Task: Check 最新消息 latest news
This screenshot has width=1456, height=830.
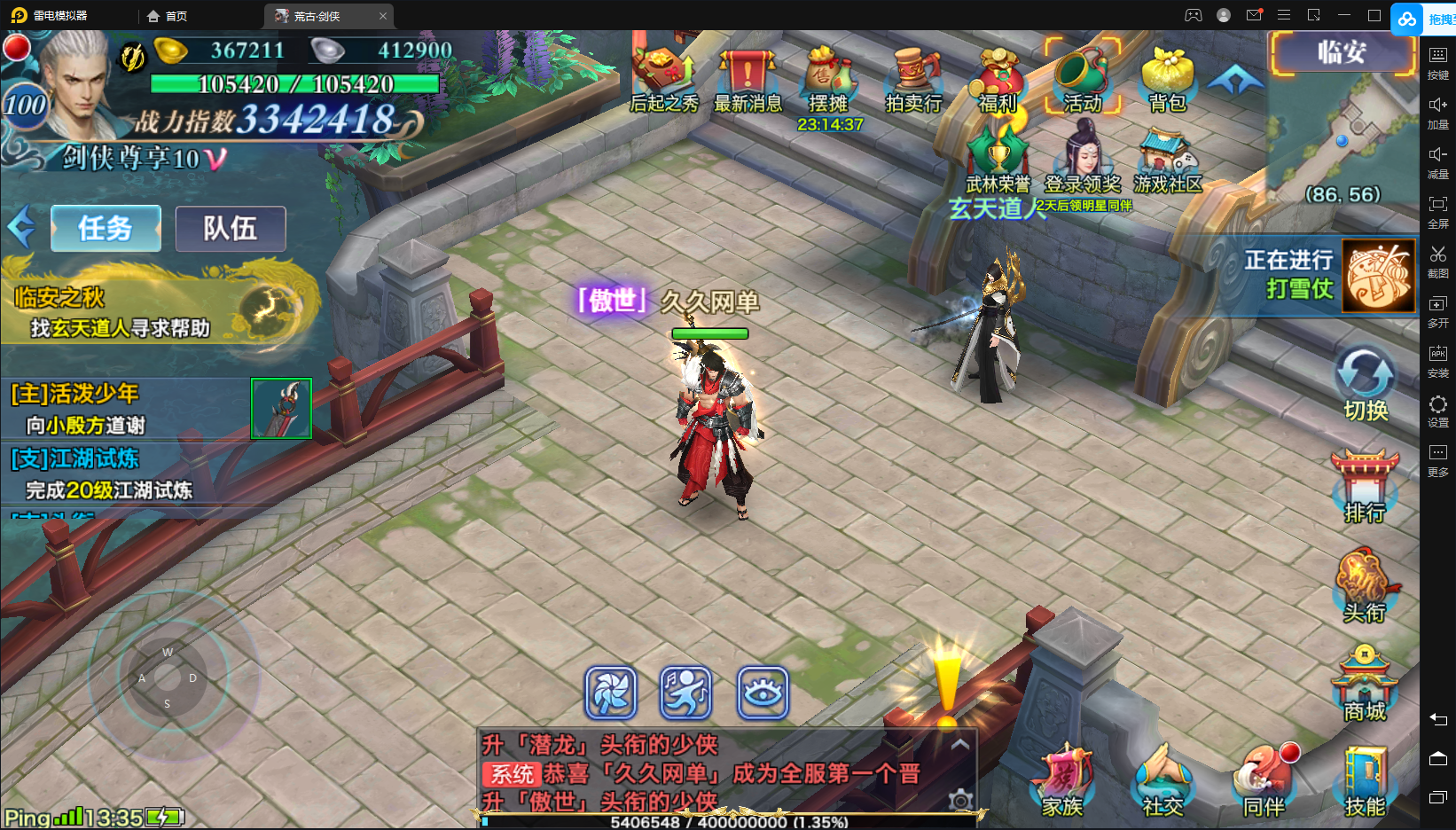Action: [748, 80]
